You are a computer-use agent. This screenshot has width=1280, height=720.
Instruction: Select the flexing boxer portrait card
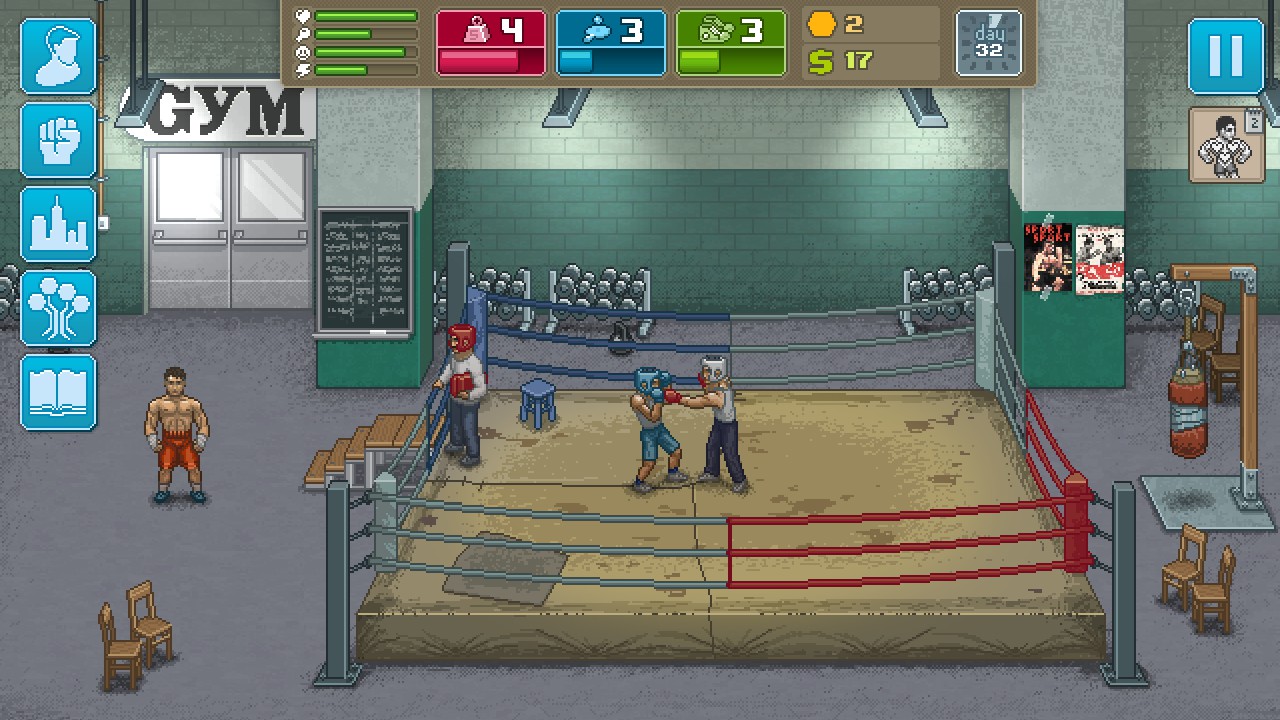coord(1227,146)
